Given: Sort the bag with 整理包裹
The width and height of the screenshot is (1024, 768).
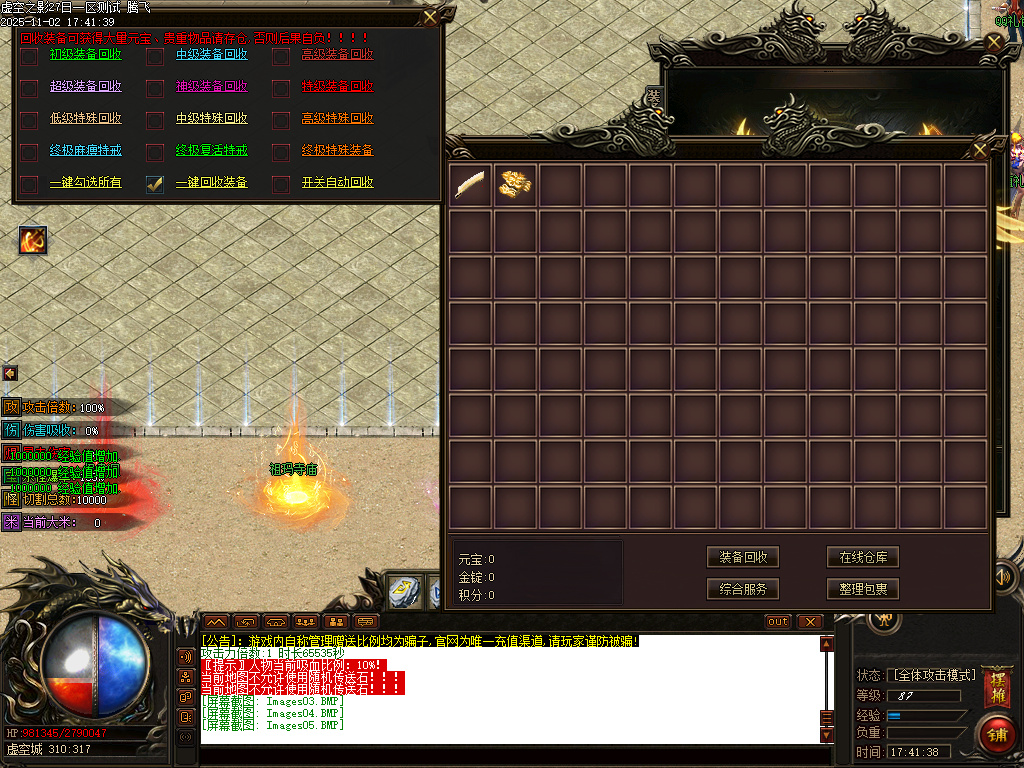Looking at the screenshot, I should [863, 589].
